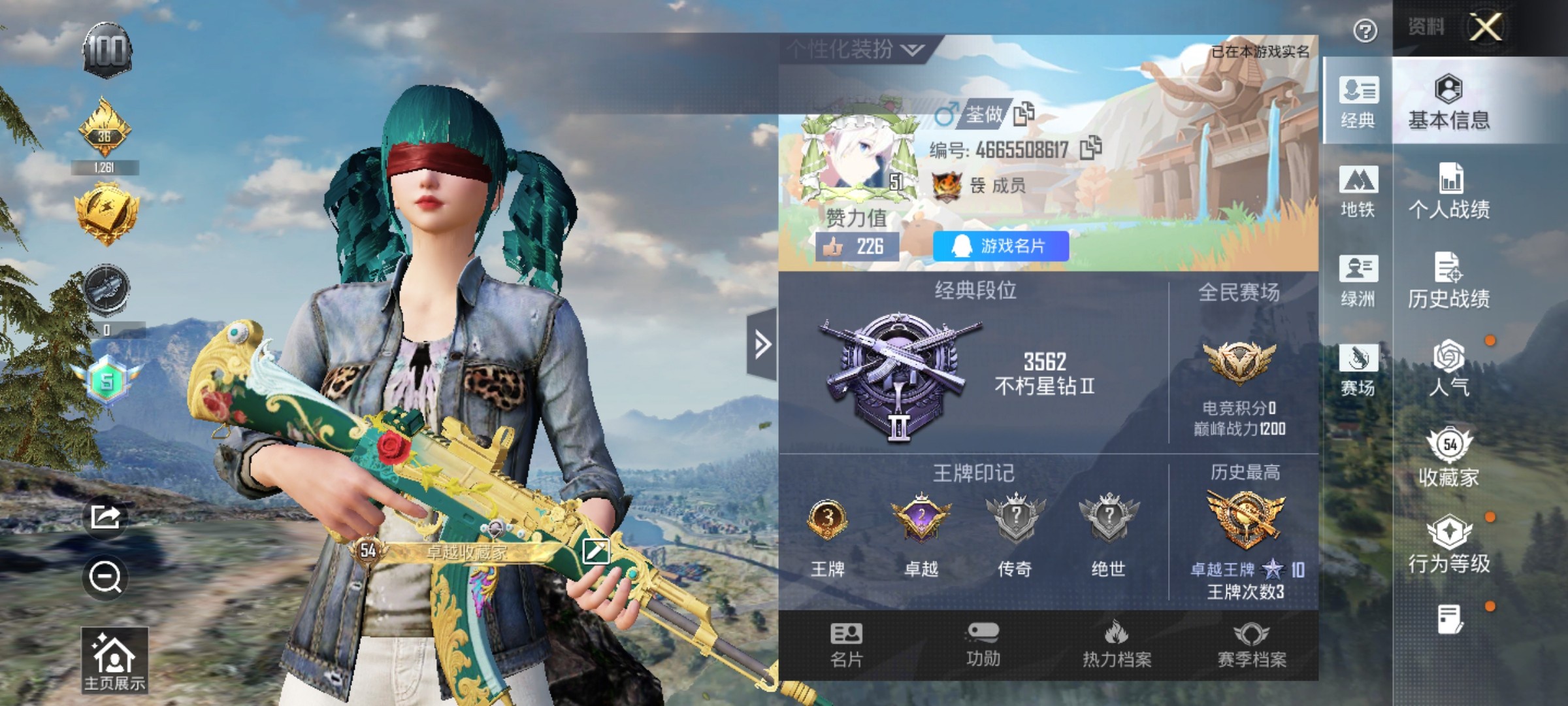Switch to the 绿洲 mode tab
This screenshot has height=706, width=1568.
[x=1358, y=281]
